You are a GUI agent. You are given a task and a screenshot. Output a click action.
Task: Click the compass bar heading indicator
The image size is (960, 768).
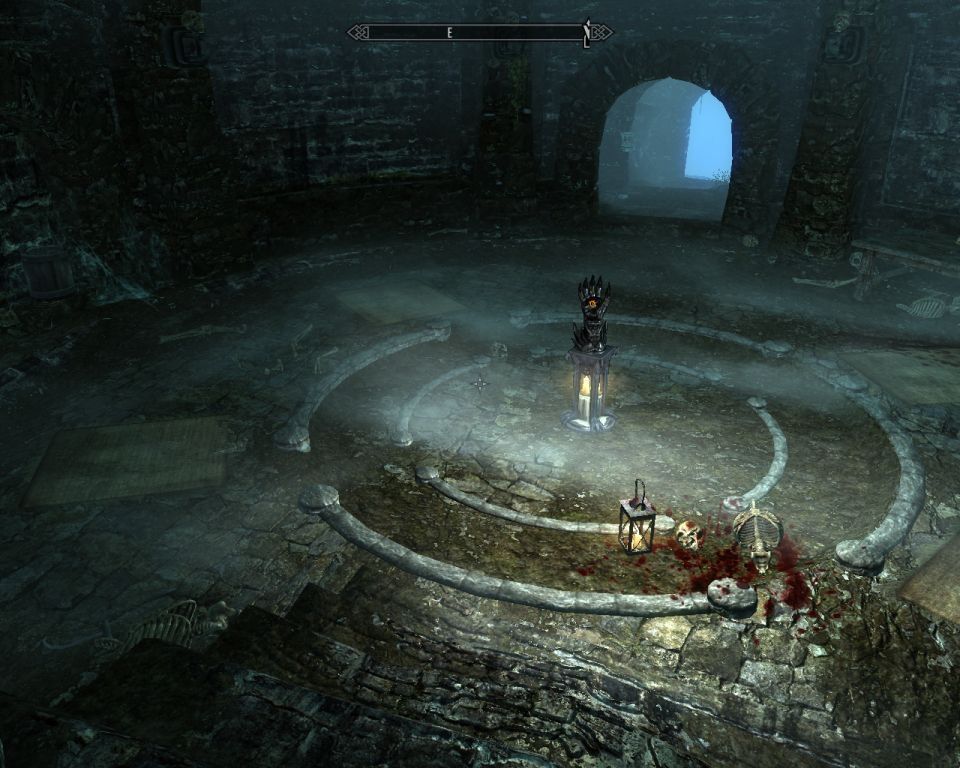point(450,33)
